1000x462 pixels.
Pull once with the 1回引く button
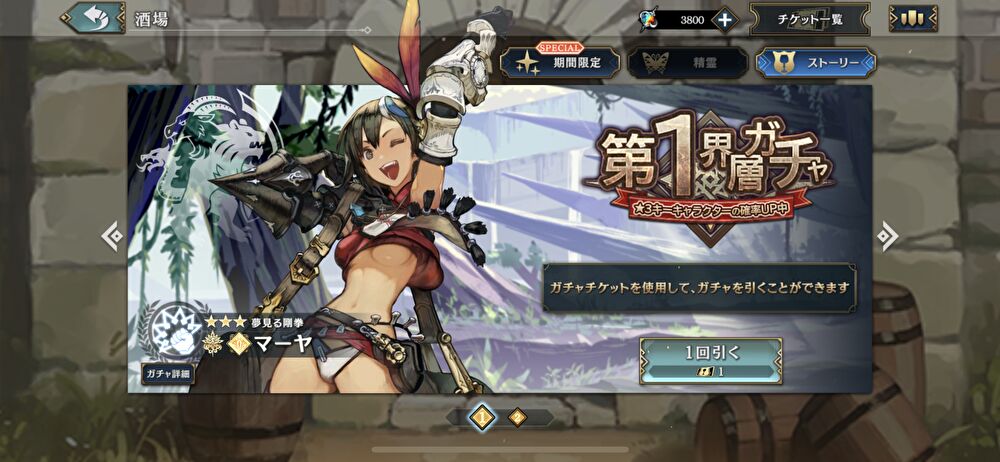(x=710, y=361)
